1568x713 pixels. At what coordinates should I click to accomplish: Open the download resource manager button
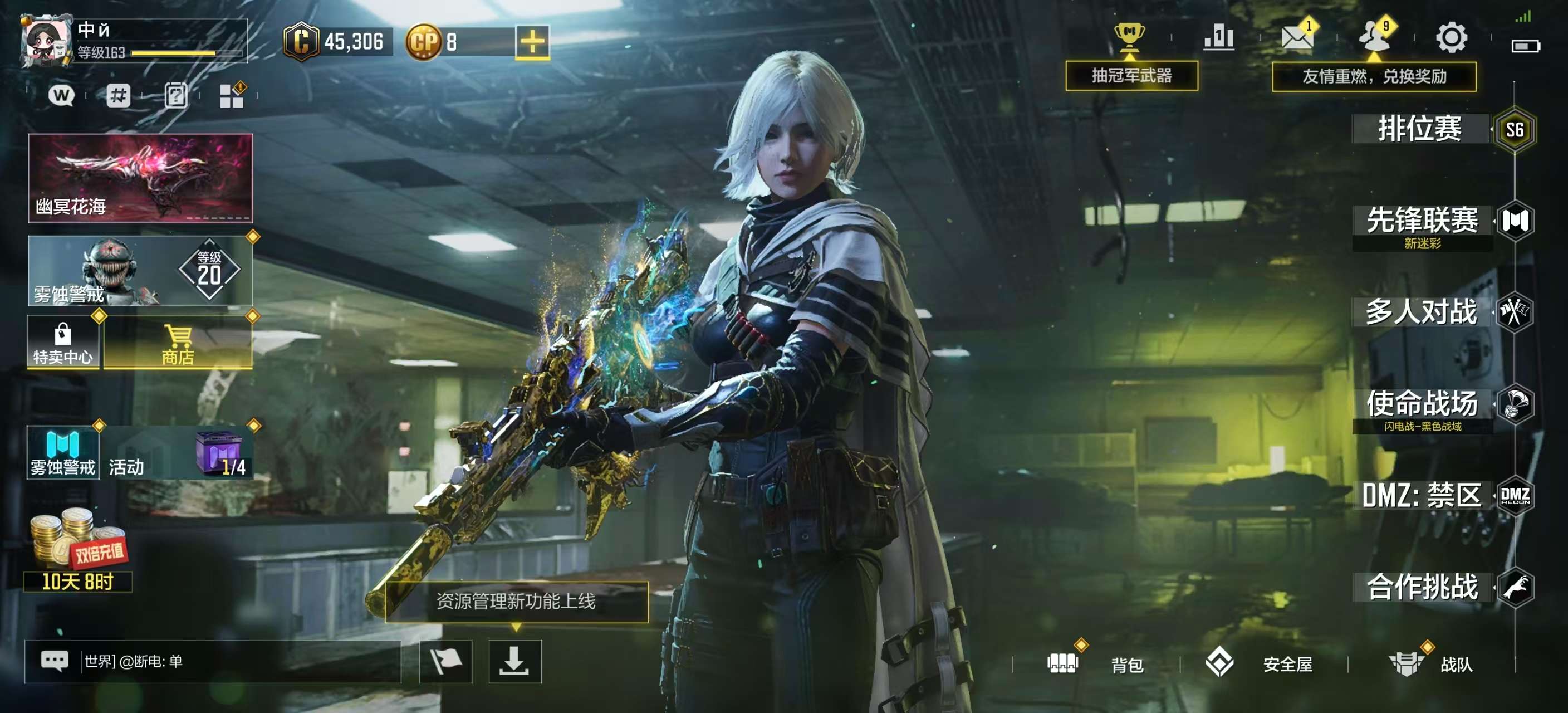point(514,661)
